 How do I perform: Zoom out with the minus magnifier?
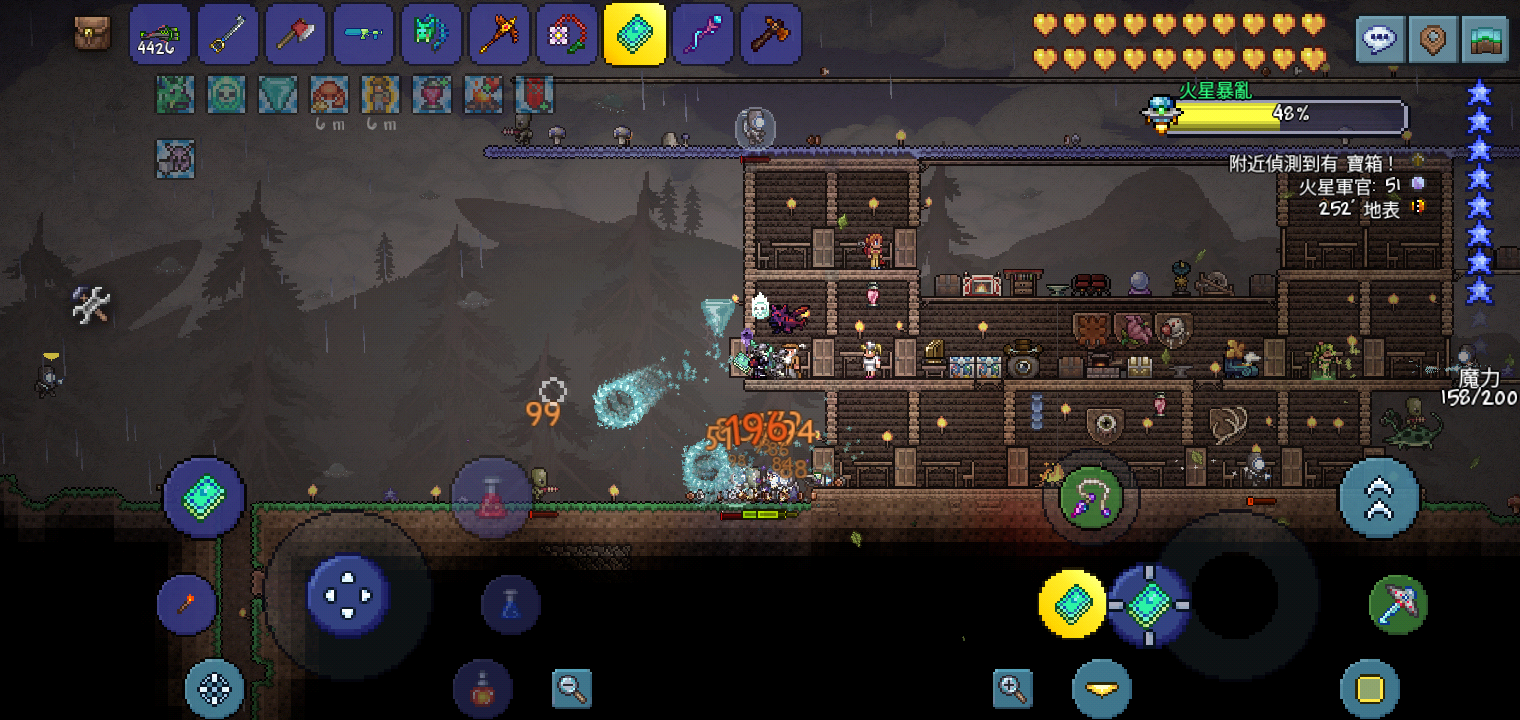tap(571, 688)
